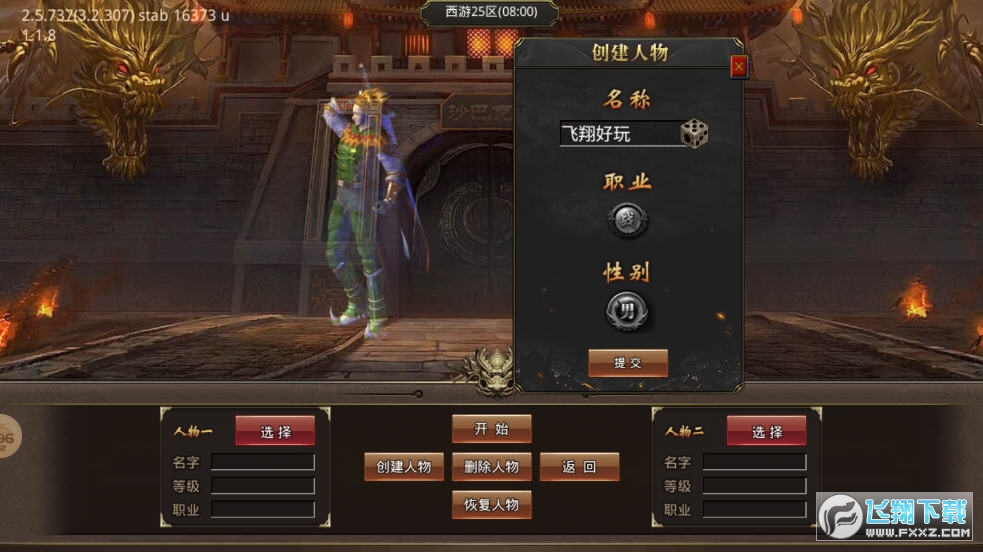The height and width of the screenshot is (552, 983).
Task: Click the 删除人物 delete button
Action: tap(491, 466)
